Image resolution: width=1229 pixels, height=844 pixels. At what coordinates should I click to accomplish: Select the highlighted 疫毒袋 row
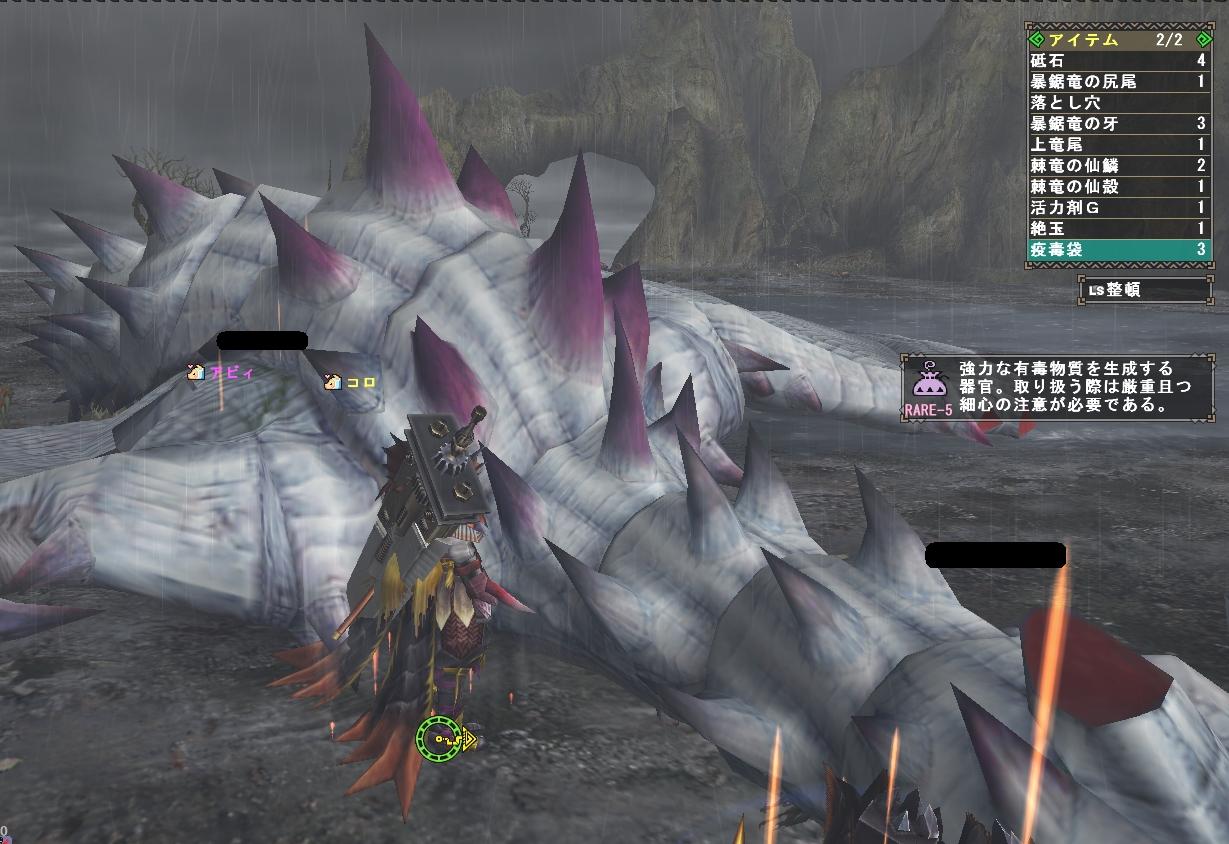pos(1118,250)
